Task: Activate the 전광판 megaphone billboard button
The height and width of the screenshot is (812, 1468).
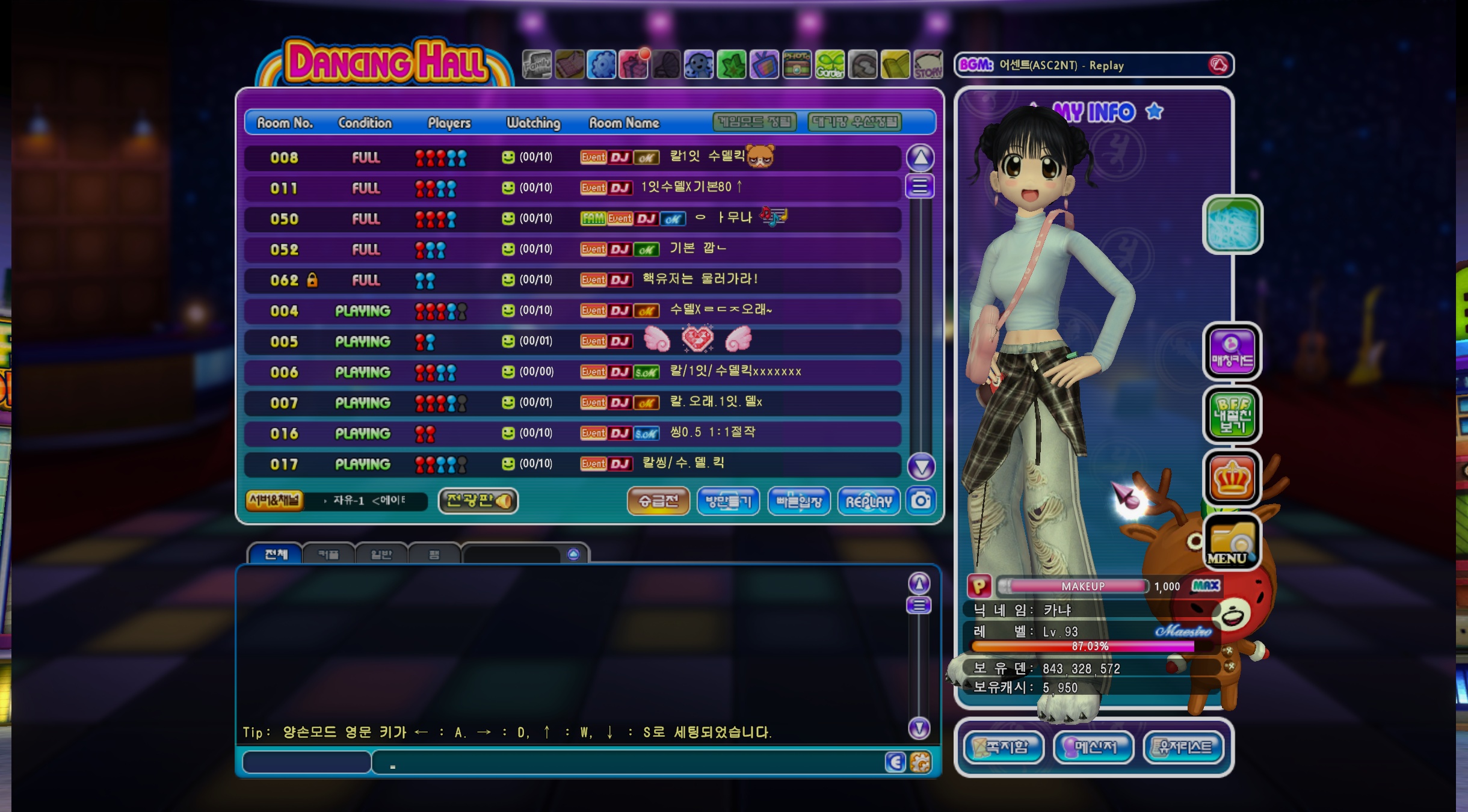Action: pyautogui.click(x=478, y=500)
